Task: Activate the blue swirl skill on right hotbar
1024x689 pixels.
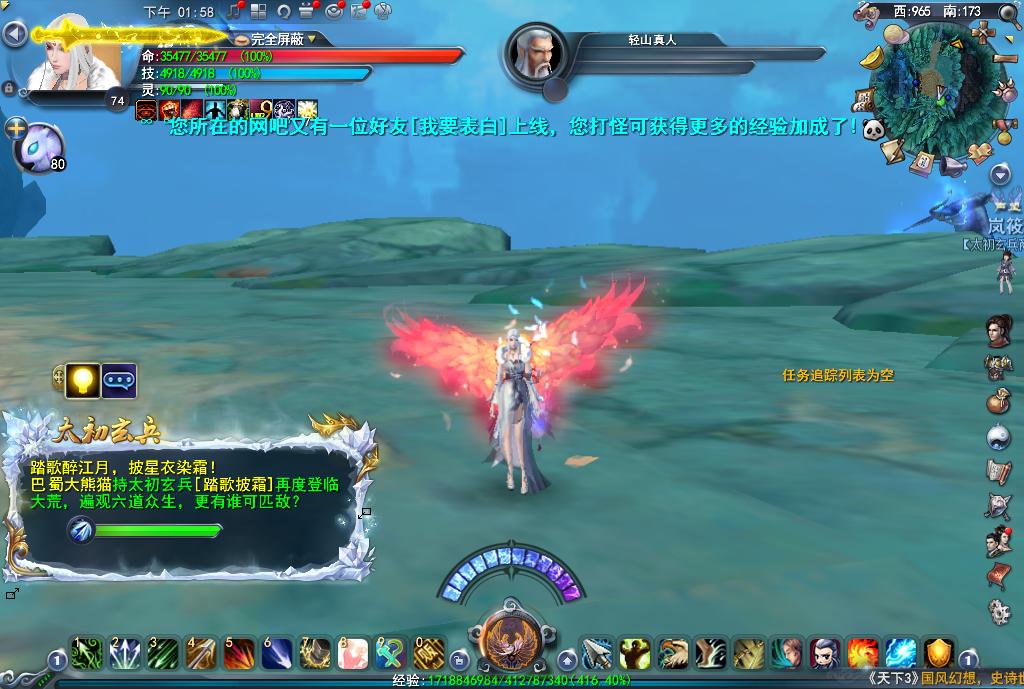Action: (901, 653)
